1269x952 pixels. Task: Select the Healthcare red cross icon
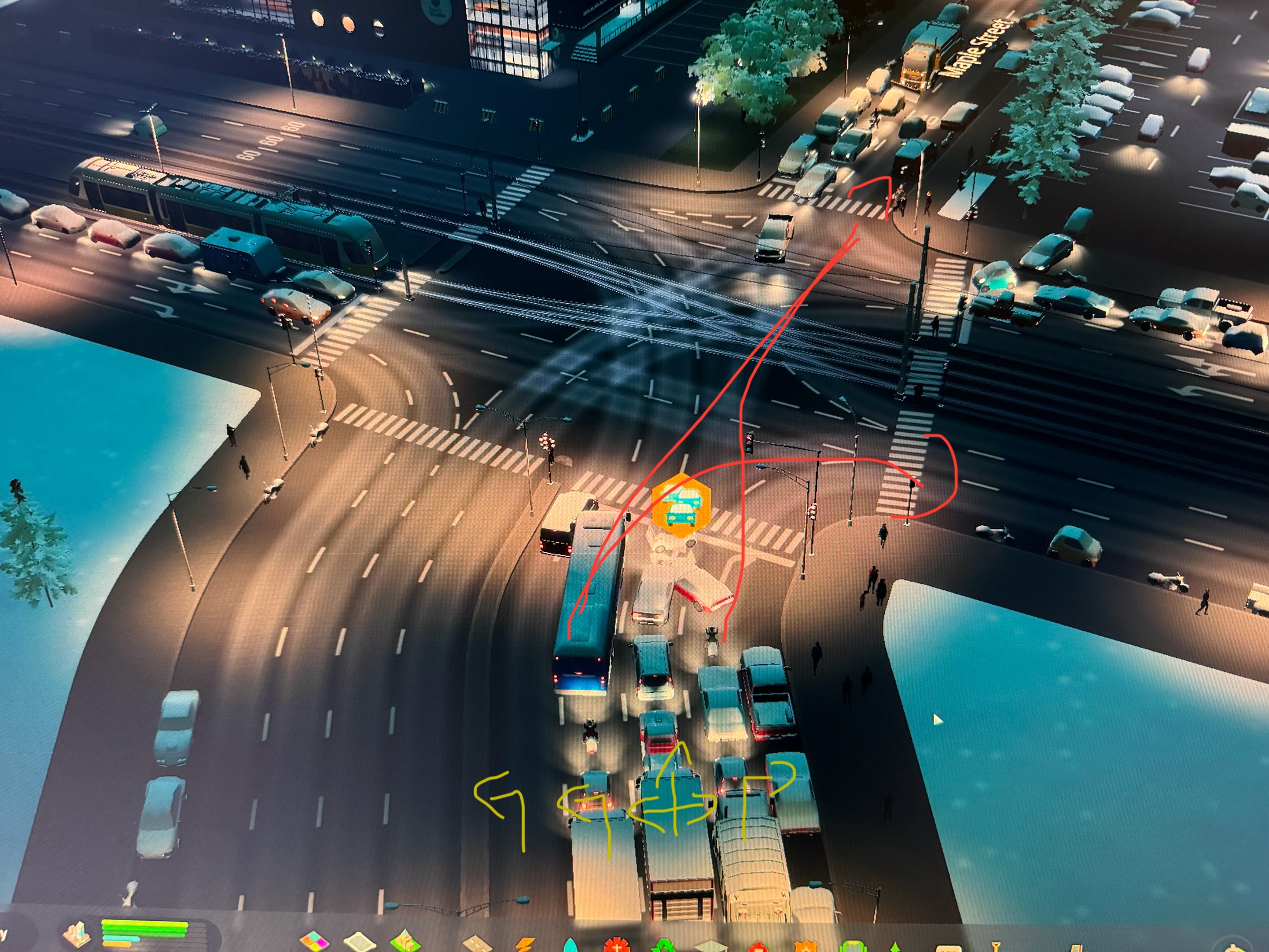[616, 944]
